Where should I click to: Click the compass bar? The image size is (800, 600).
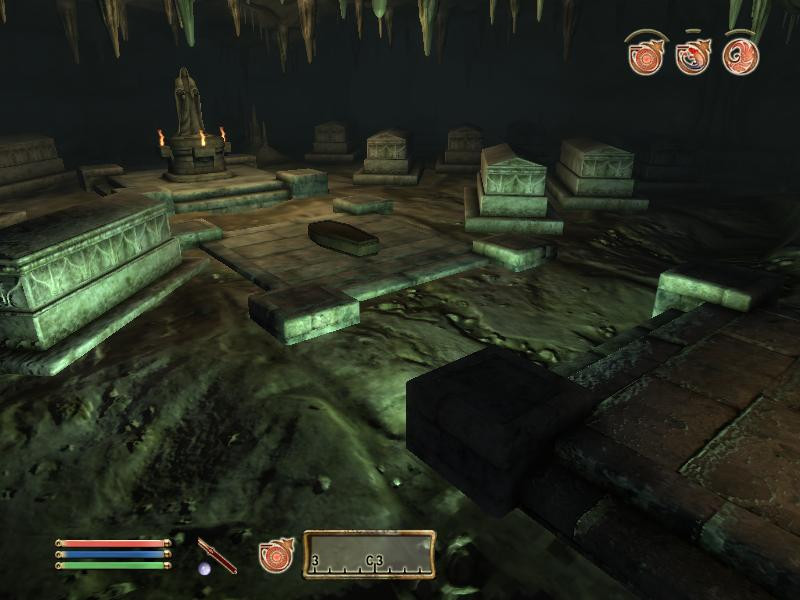(x=369, y=555)
